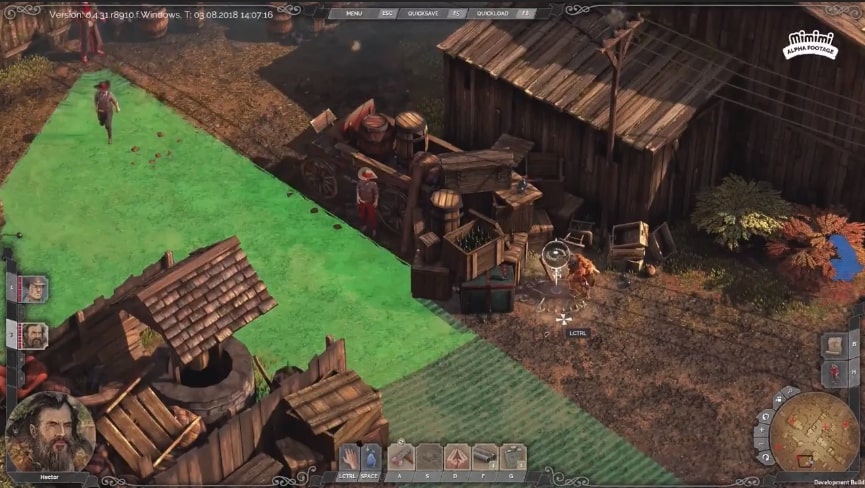Switch to the upper small character portrait

(x=34, y=290)
